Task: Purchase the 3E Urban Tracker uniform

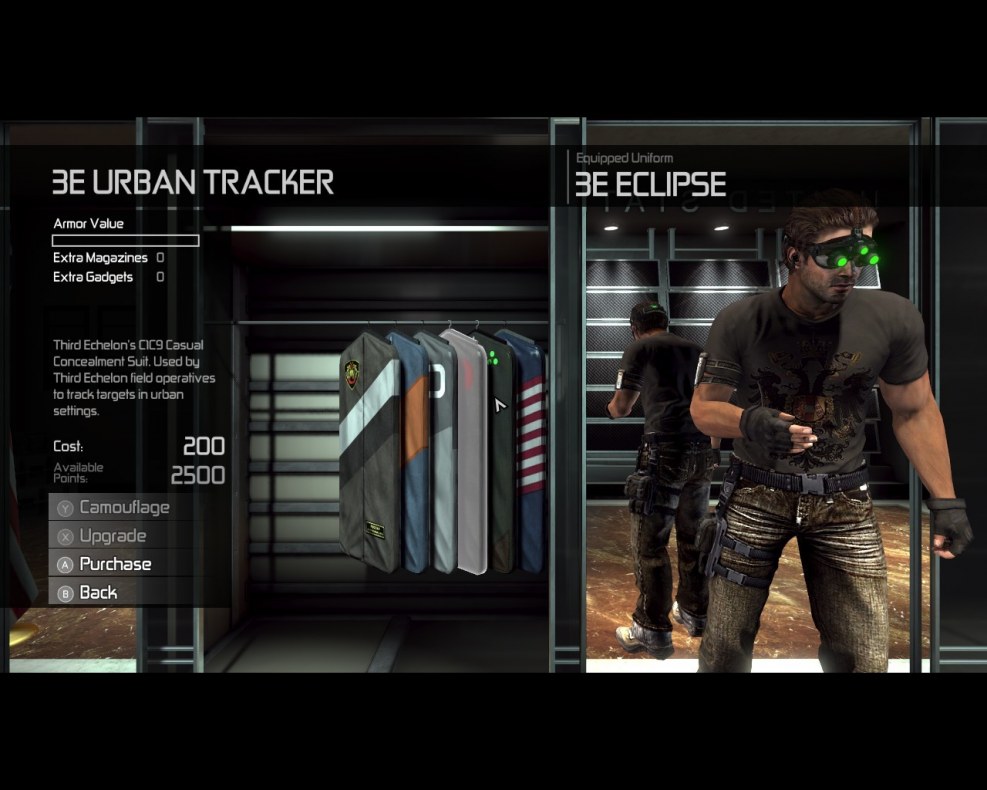Action: (115, 564)
